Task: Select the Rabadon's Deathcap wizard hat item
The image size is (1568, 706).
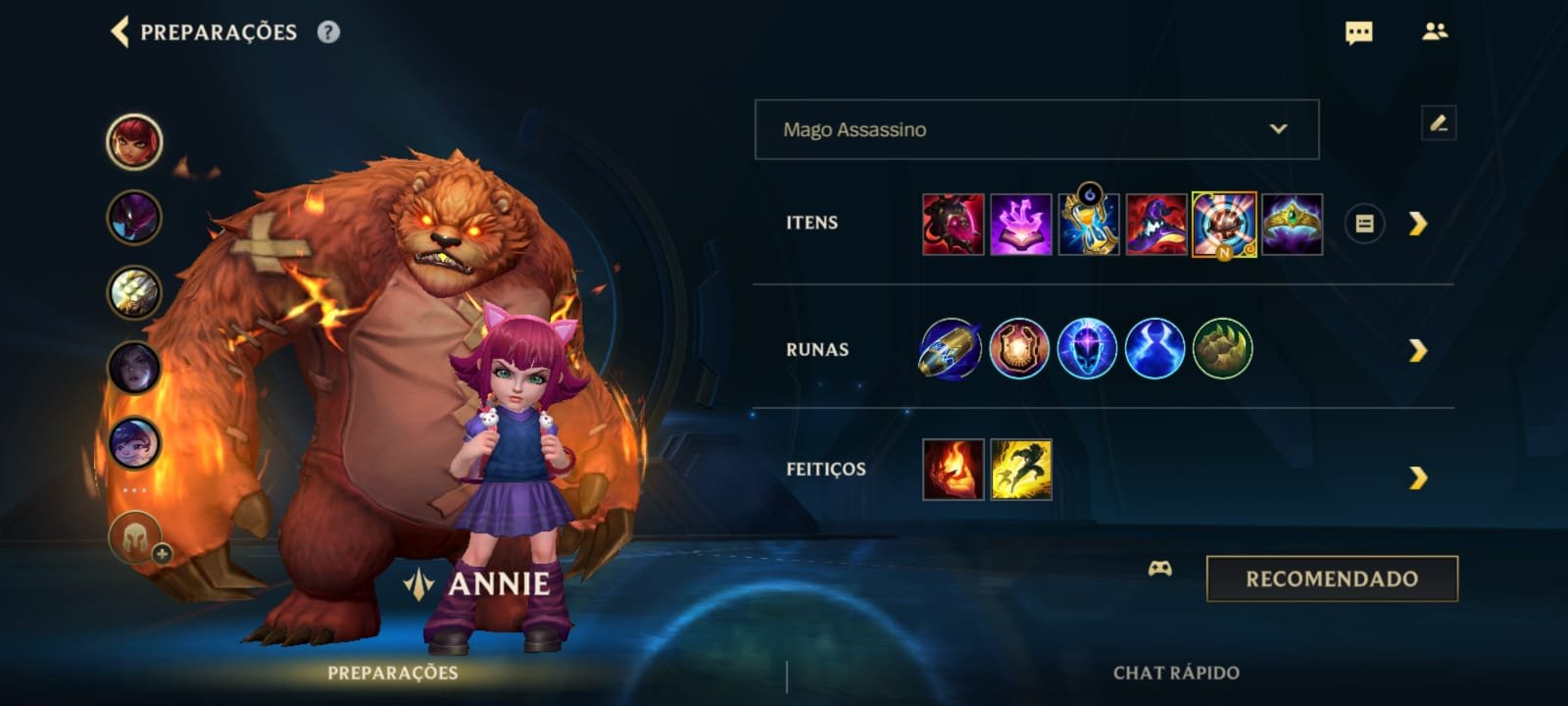Action: click(1155, 224)
